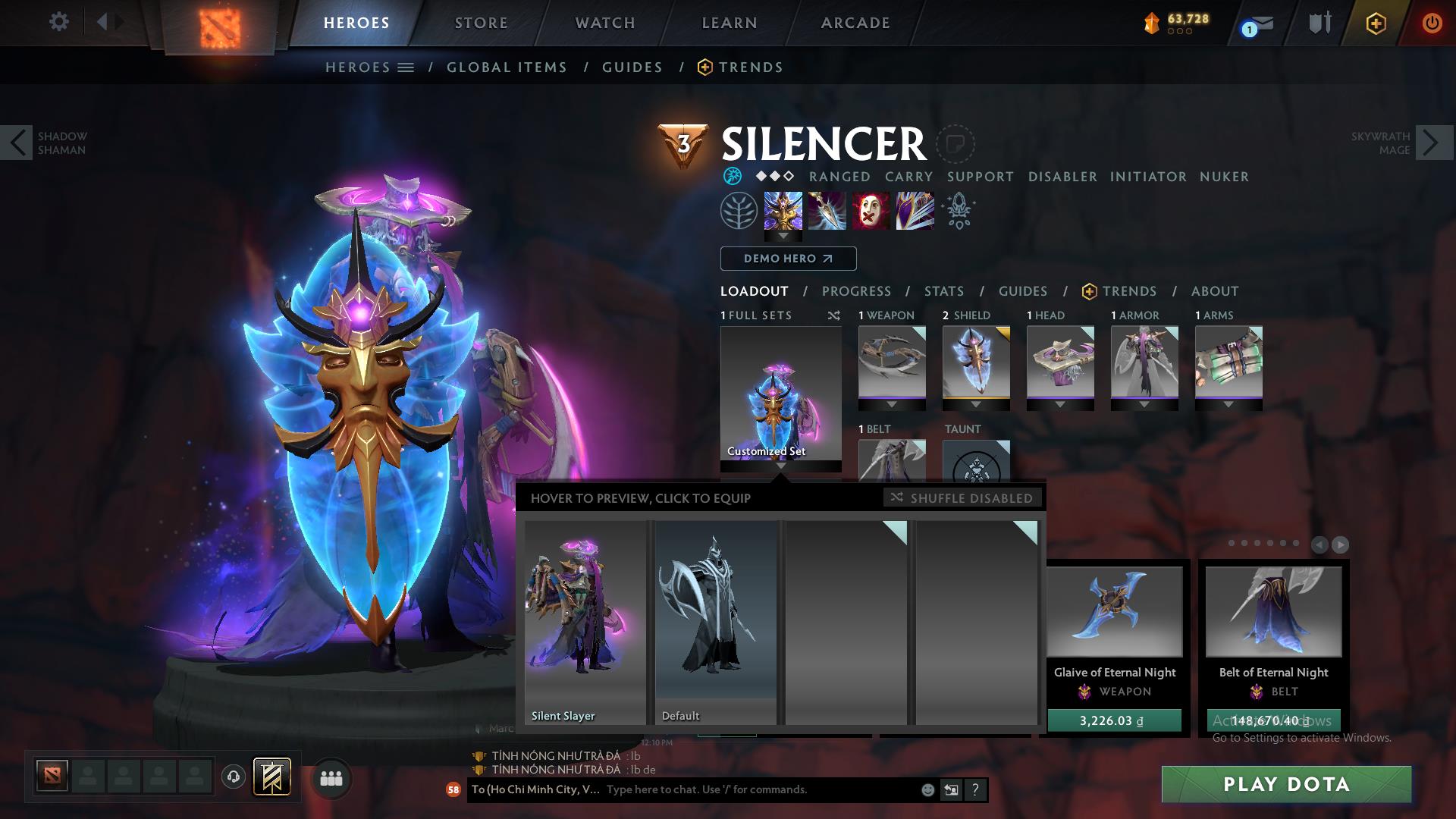This screenshot has width=1456, height=819.
Task: Toggle Shuffle Disabled in the preview panel
Action: coord(962,498)
